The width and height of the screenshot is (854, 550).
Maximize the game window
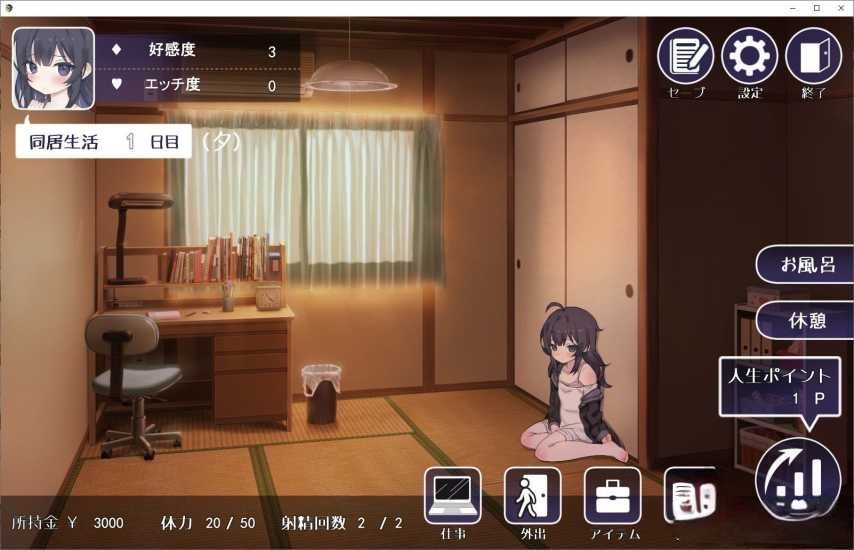point(815,8)
